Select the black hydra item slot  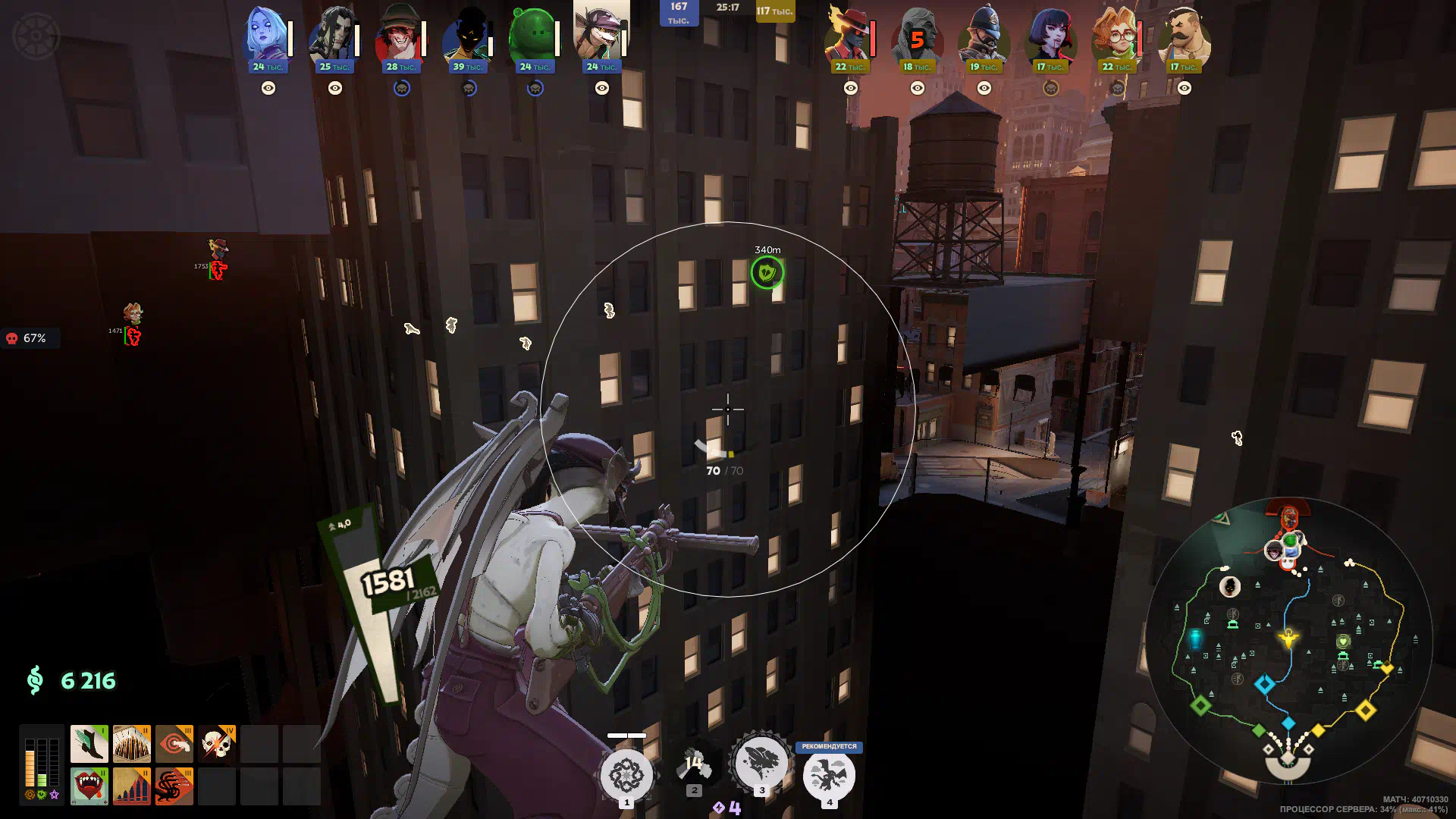[x=174, y=786]
